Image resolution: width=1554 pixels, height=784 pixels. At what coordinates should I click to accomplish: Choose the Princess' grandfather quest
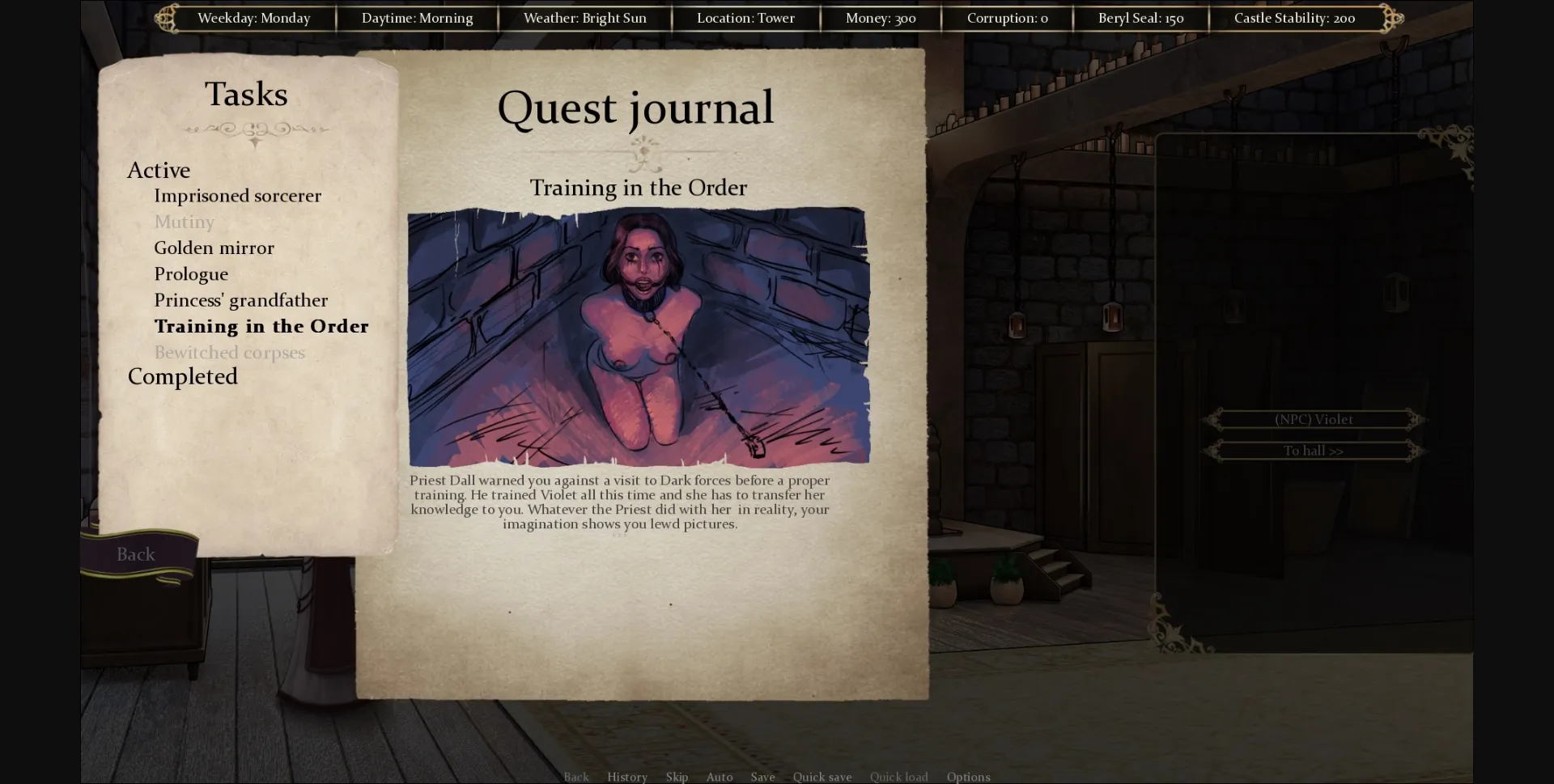click(240, 300)
